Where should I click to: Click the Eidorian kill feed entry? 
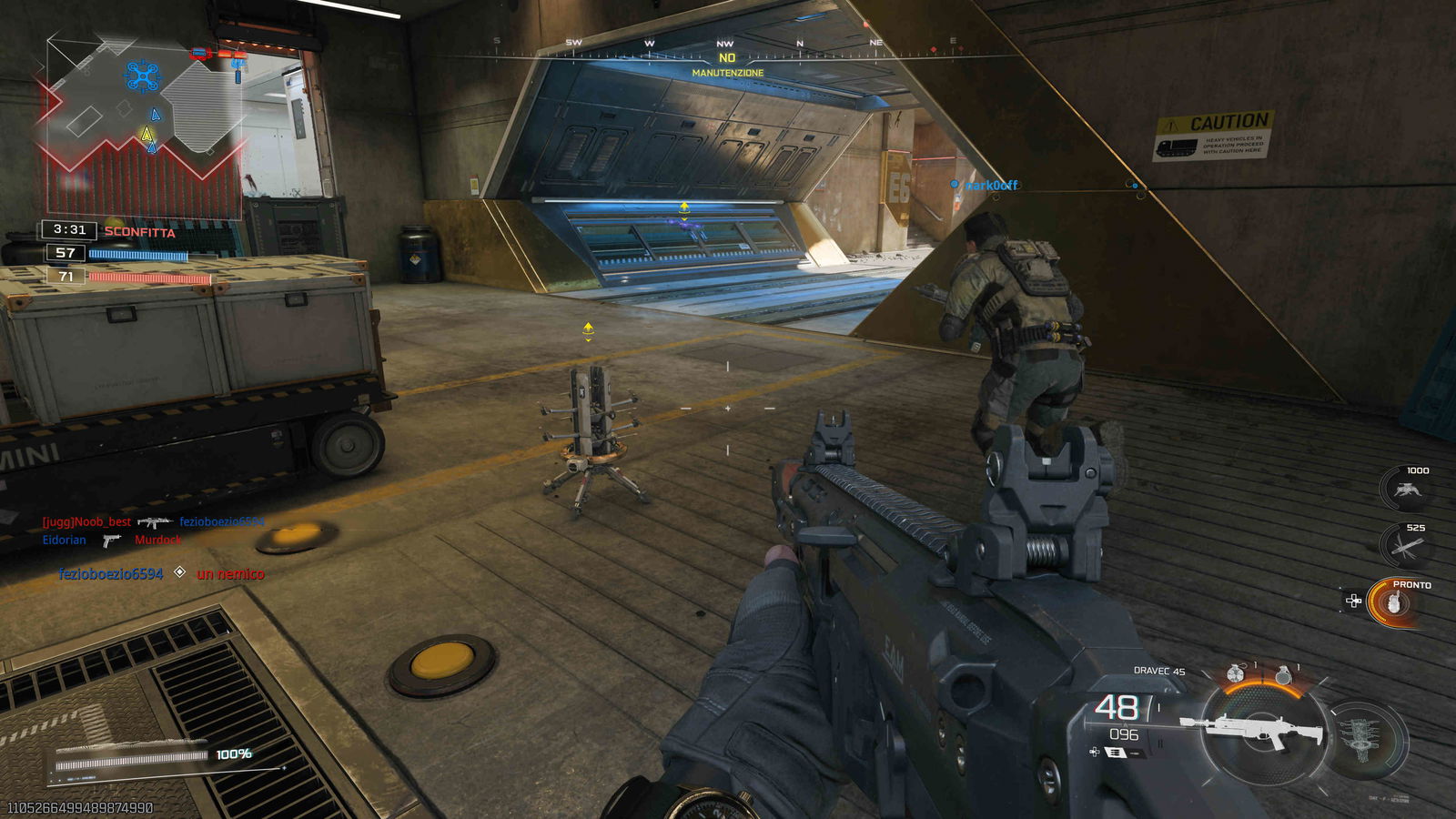[x=65, y=540]
